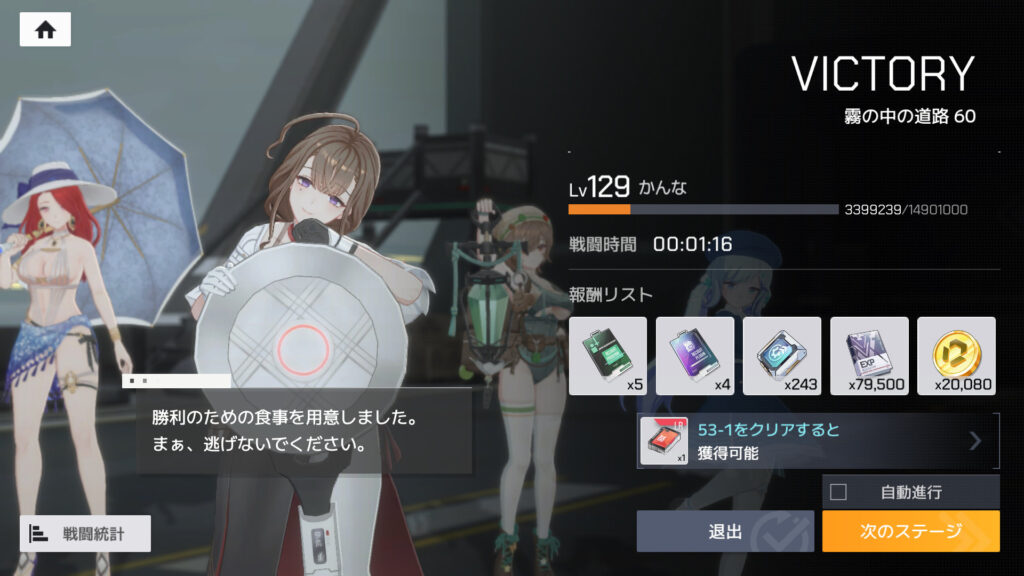Inspect the purple box reward x4

[x=695, y=356]
